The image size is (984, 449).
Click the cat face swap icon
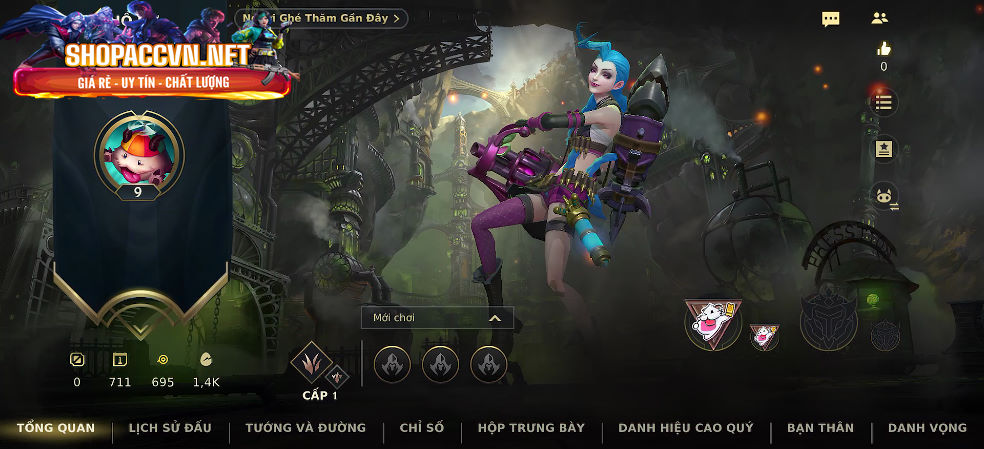pos(883,197)
